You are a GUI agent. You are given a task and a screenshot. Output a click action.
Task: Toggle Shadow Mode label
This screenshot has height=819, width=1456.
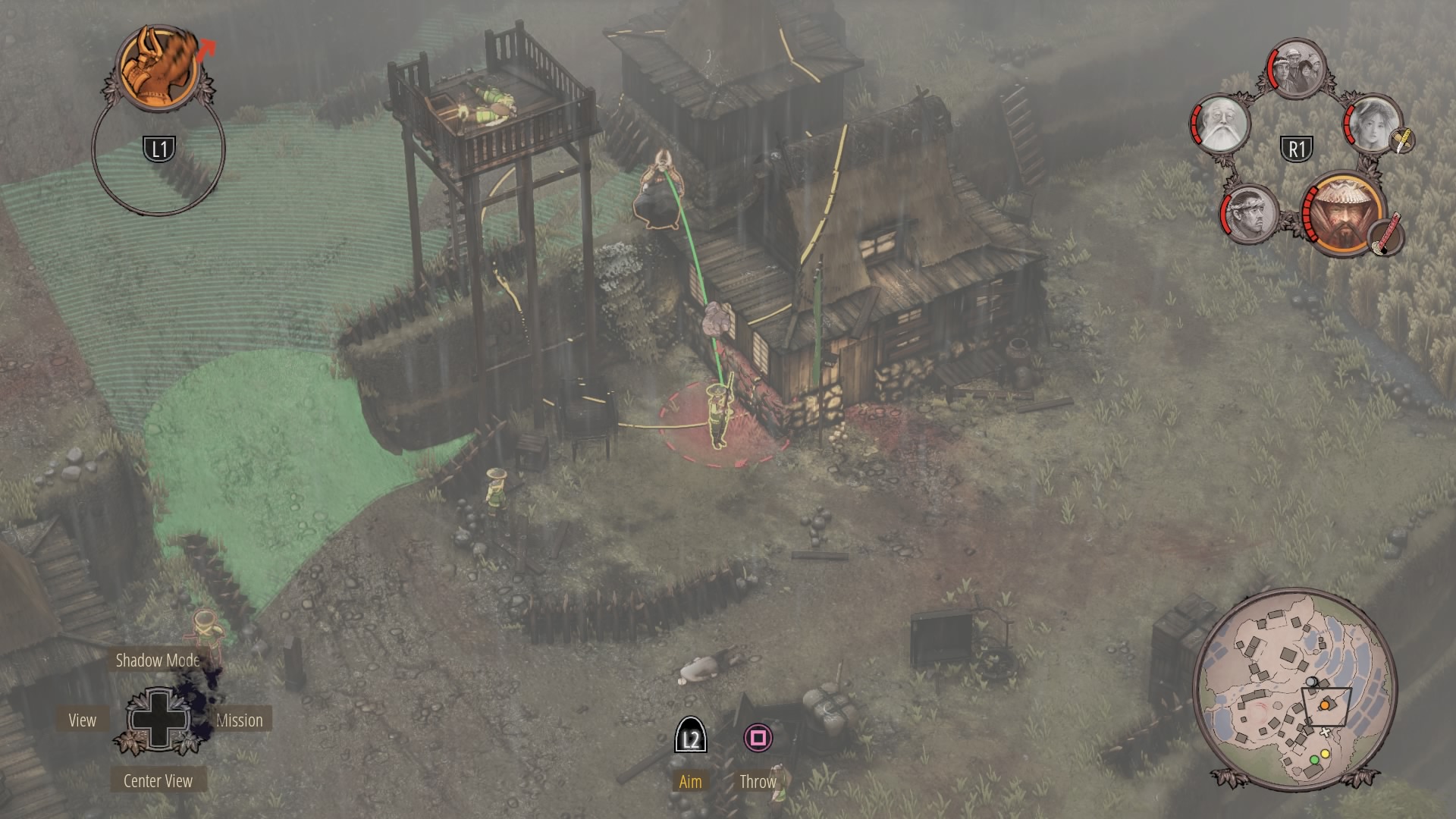158,661
